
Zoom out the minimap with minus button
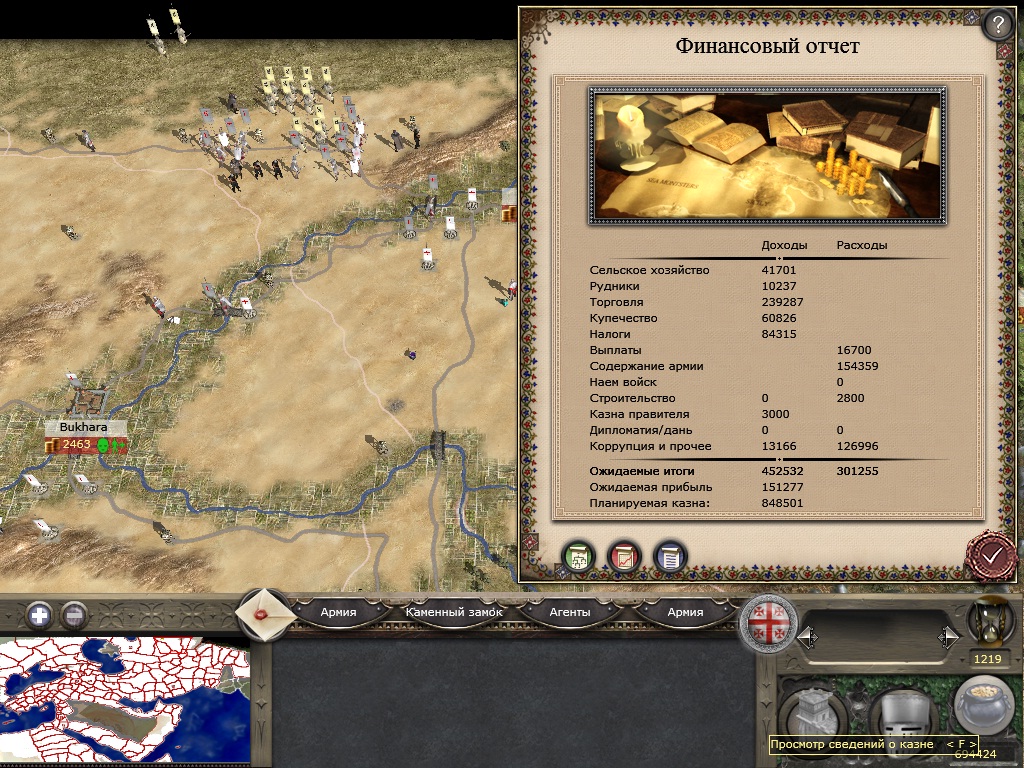73,614
